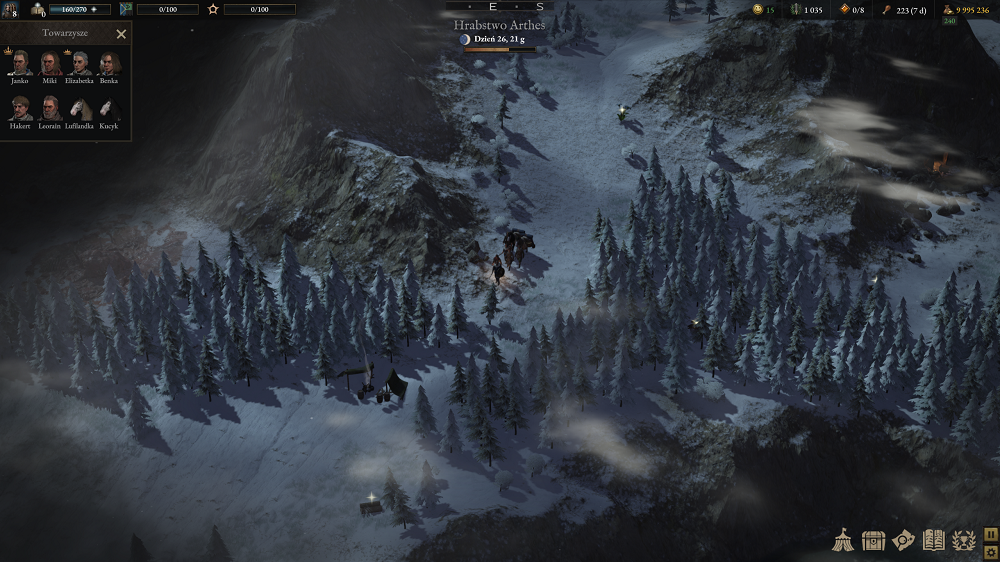Open the camp tent menu

843,540
